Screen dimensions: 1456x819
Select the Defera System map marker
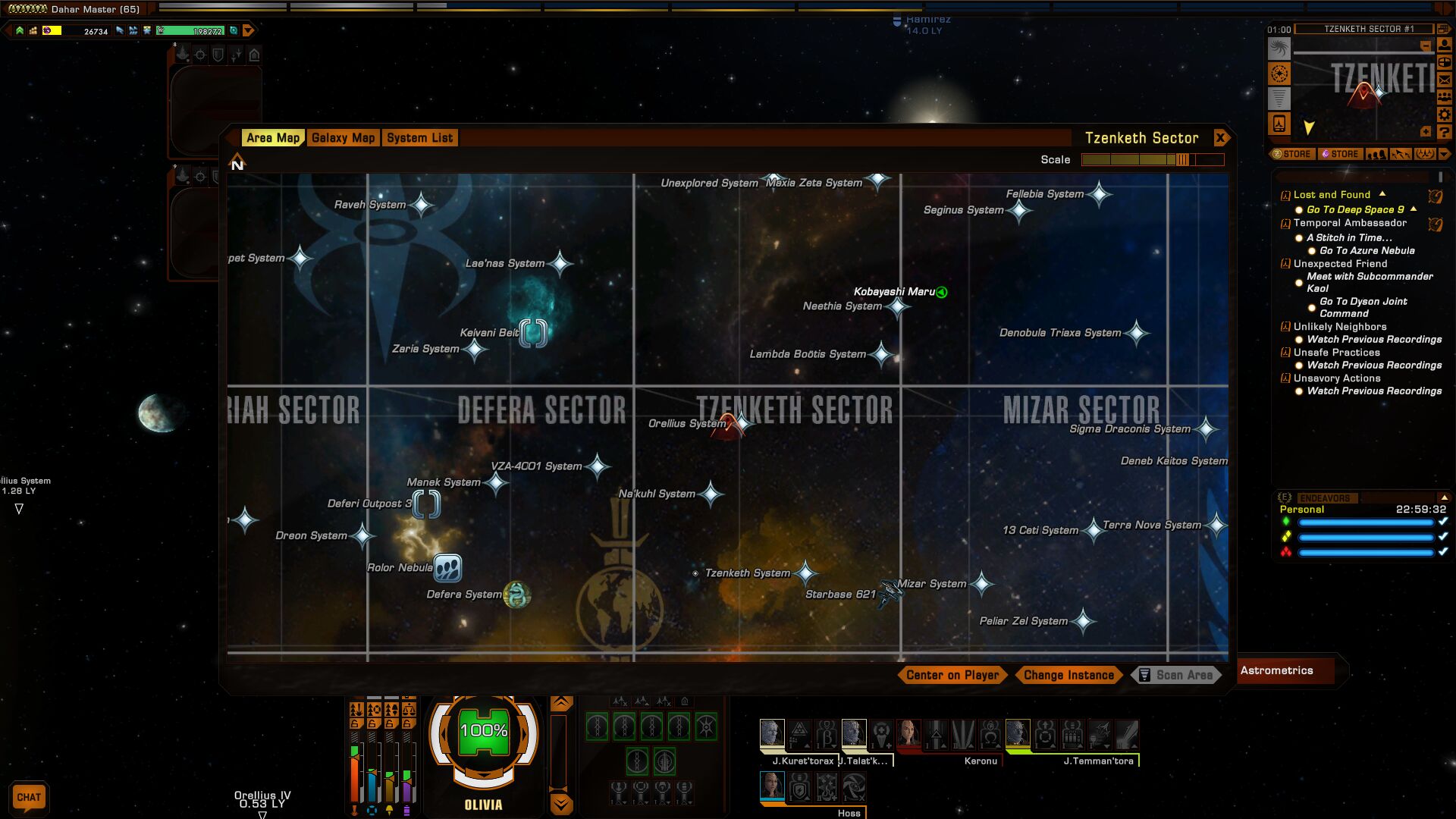[517, 595]
